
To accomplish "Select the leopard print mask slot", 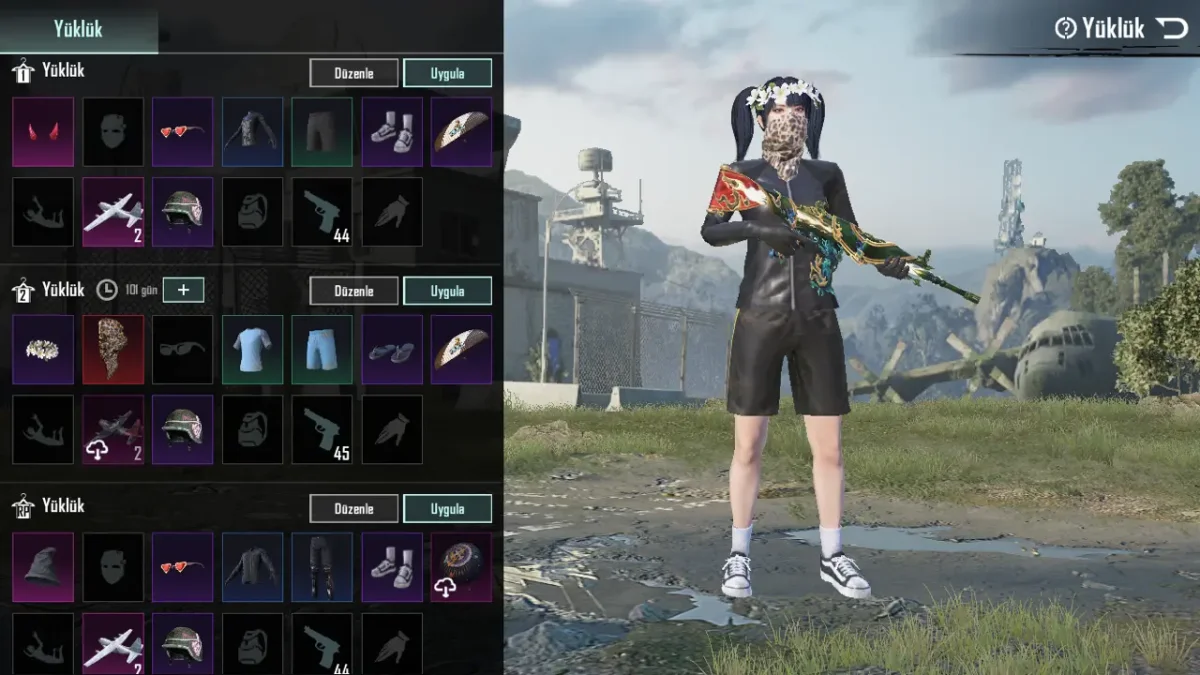I will pyautogui.click(x=113, y=350).
